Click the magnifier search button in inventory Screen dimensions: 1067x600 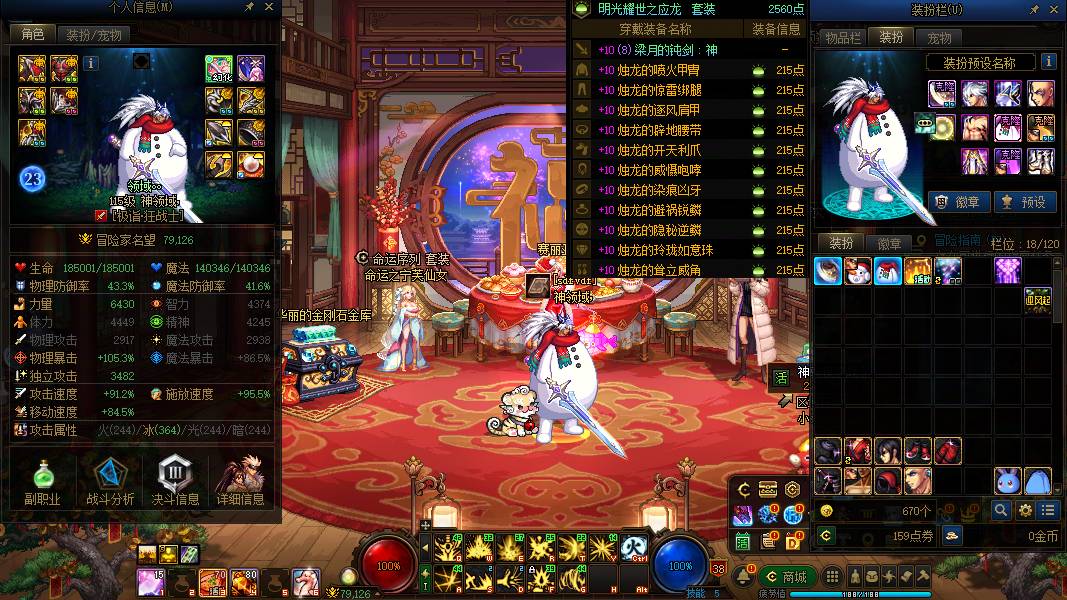(x=1001, y=510)
